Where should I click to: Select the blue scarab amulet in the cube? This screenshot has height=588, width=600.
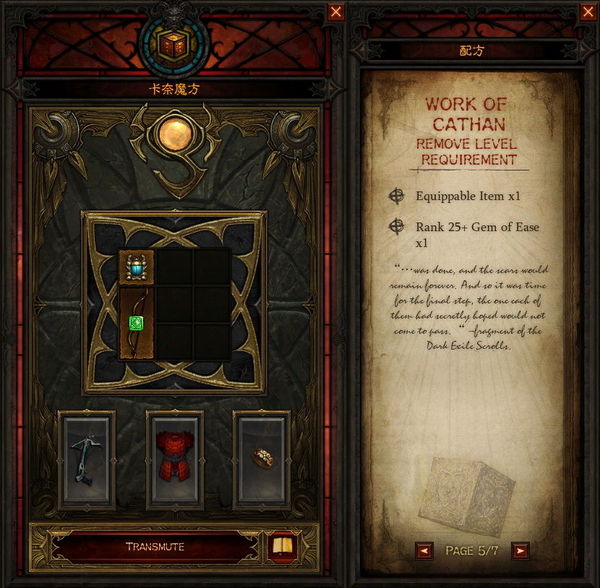136,267
